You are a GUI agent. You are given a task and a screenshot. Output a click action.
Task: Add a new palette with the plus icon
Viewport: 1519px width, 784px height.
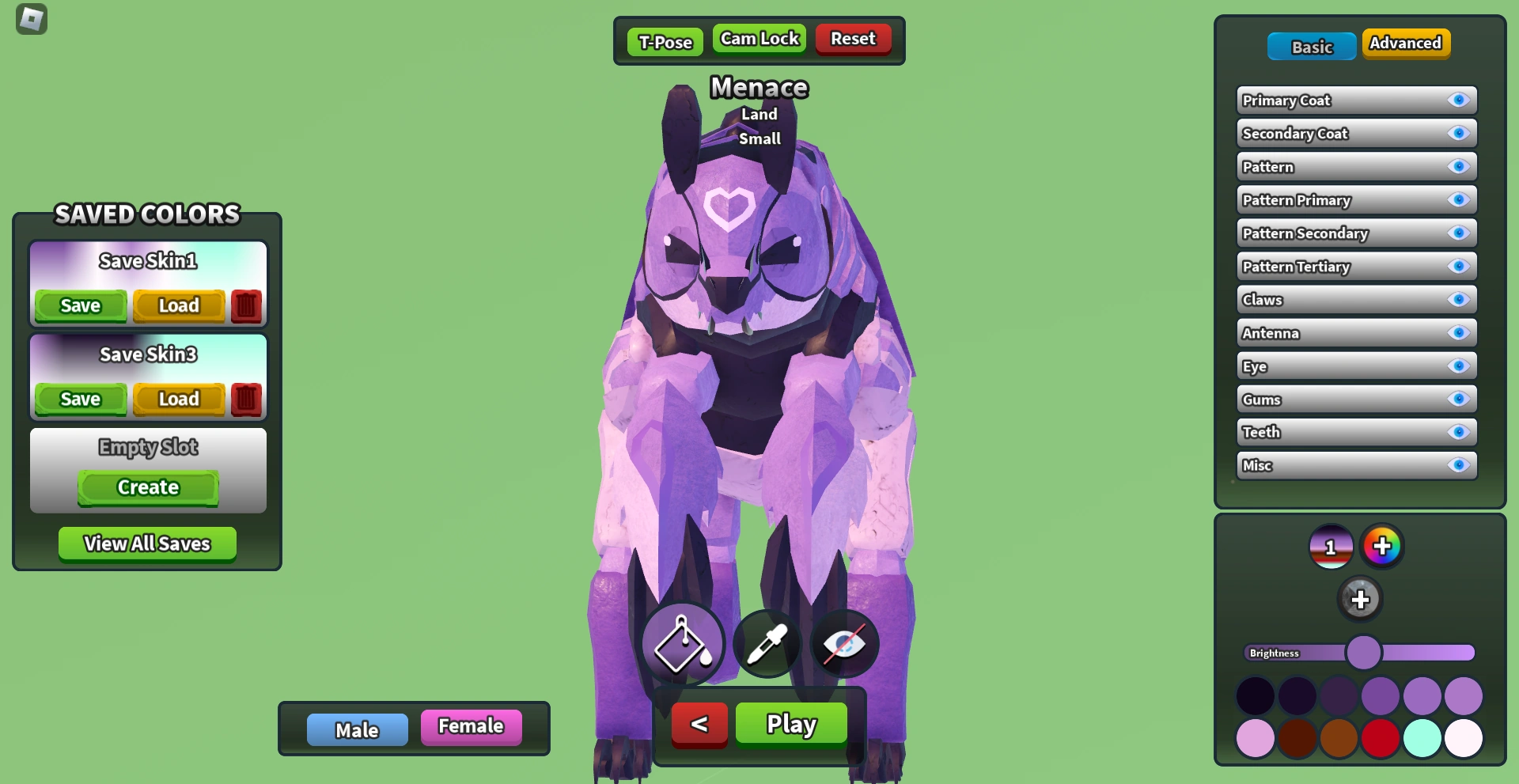tap(1382, 546)
